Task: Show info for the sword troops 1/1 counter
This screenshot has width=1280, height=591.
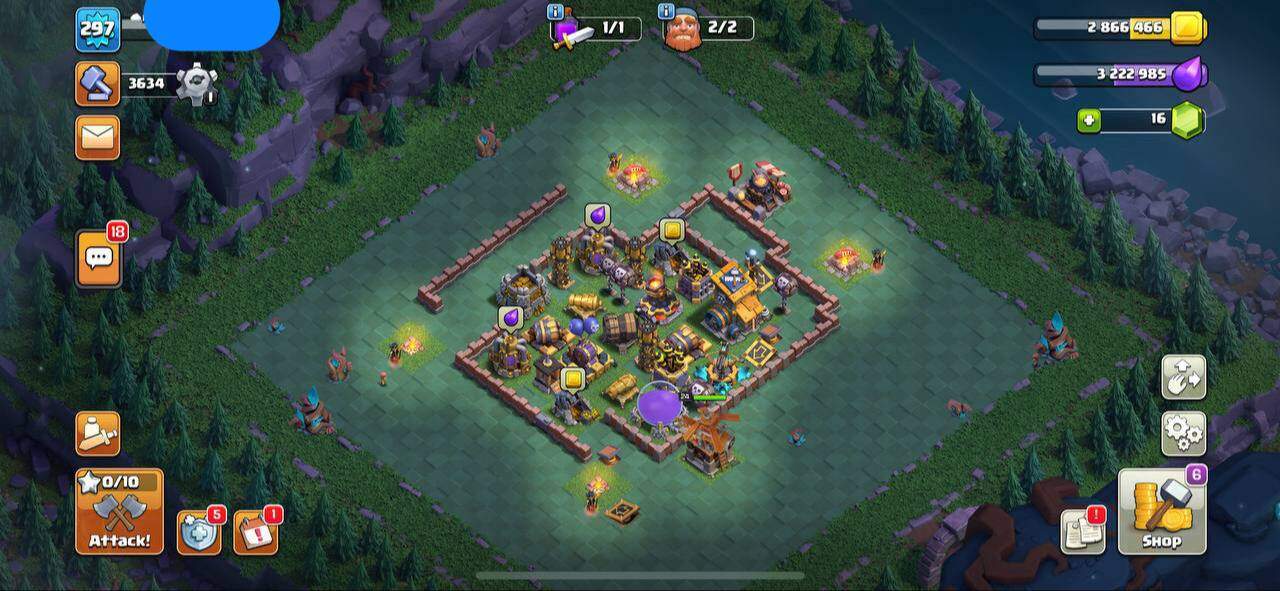Action: click(556, 12)
